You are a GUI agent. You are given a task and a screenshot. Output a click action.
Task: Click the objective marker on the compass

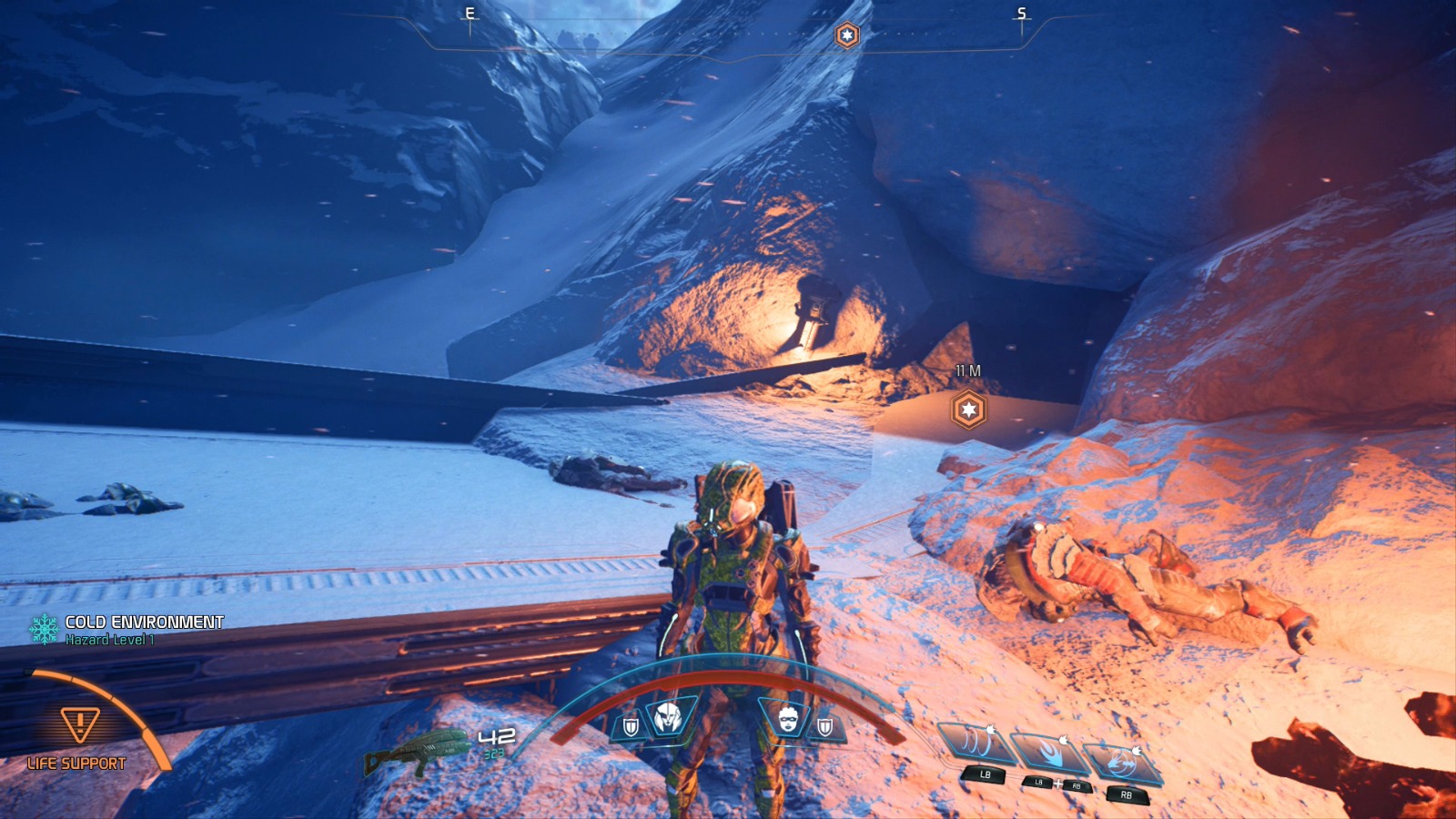tap(847, 35)
